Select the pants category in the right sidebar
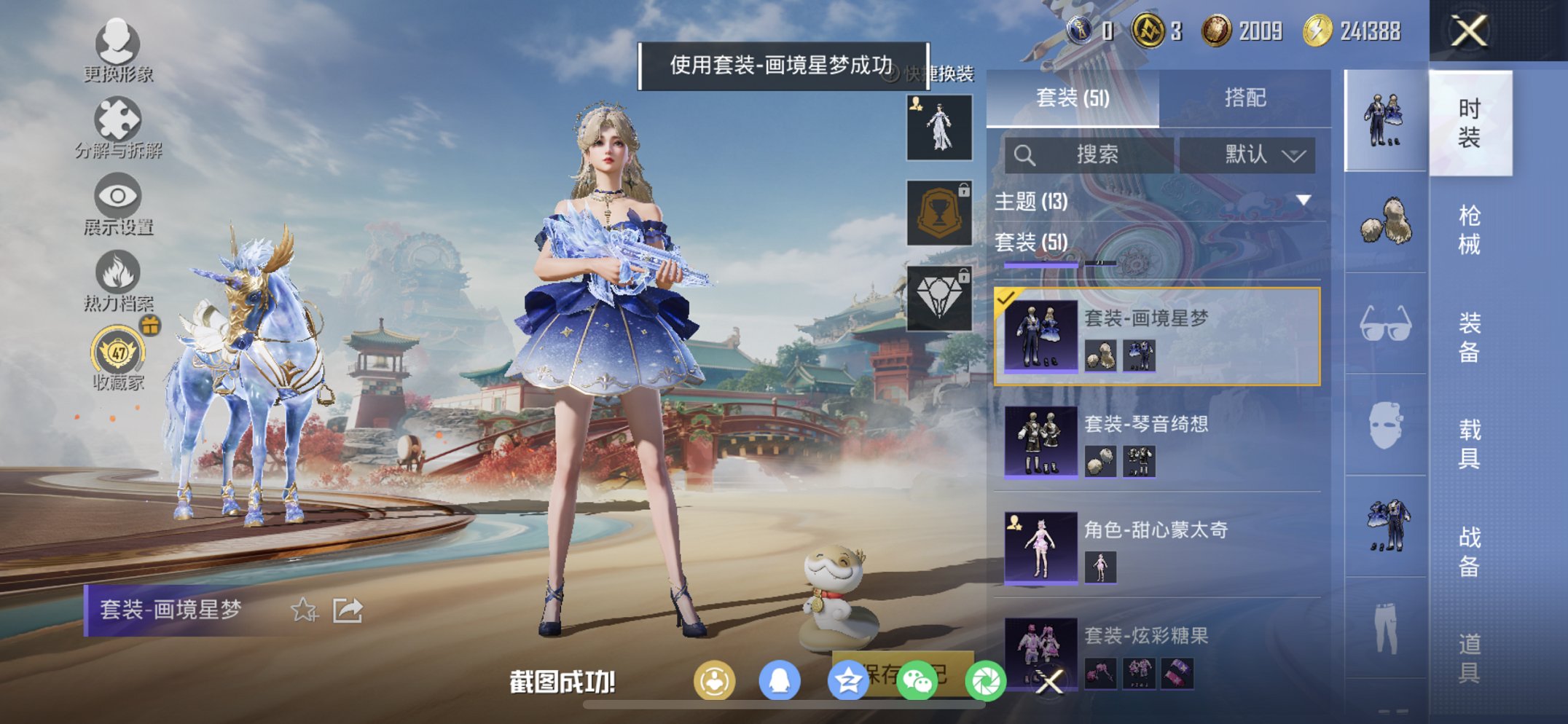 [1384, 628]
